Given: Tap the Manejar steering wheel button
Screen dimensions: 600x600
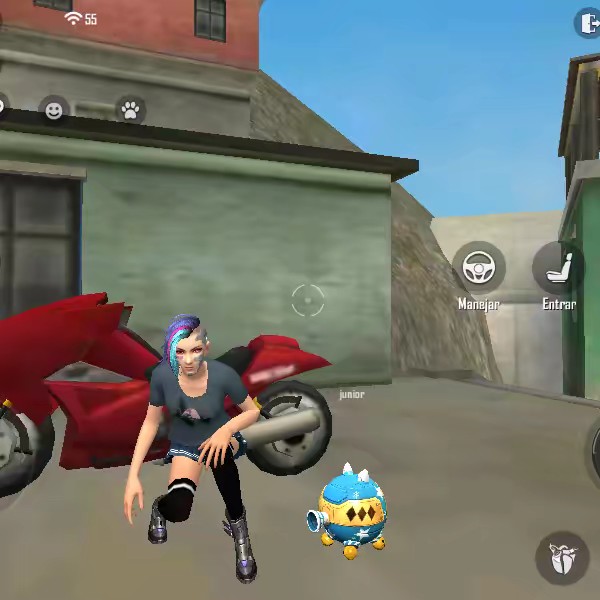Looking at the screenshot, I should point(478,268).
